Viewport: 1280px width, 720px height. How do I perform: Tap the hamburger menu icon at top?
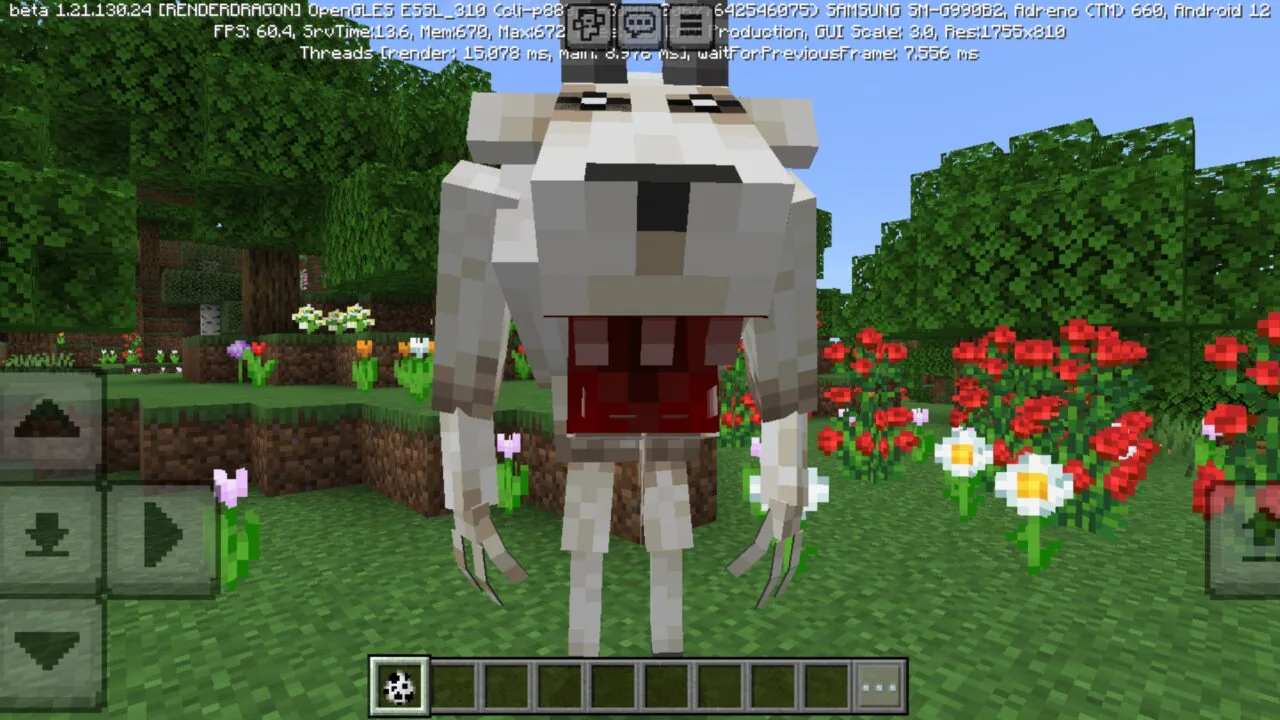(689, 24)
